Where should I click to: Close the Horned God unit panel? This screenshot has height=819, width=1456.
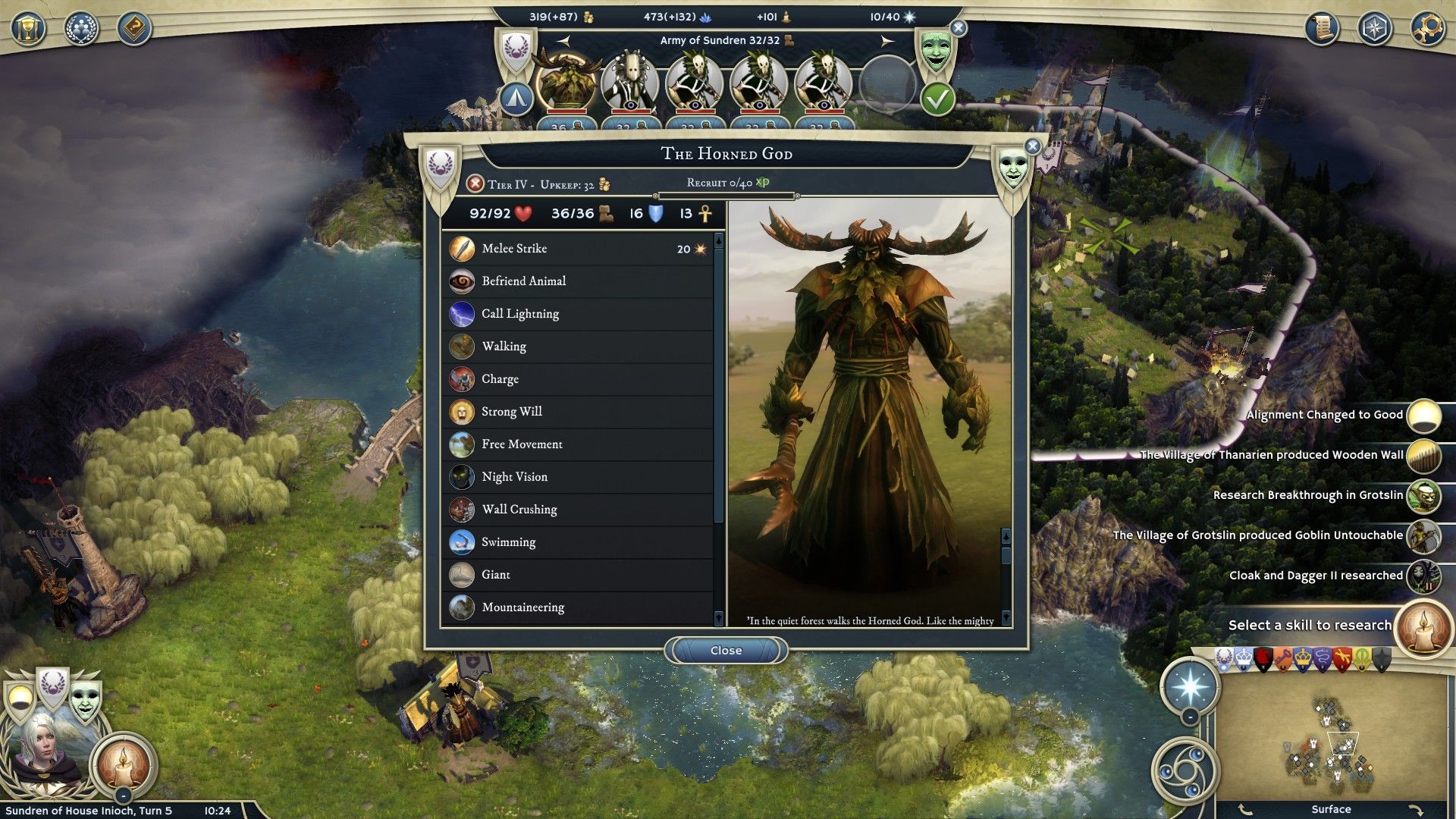(726, 651)
